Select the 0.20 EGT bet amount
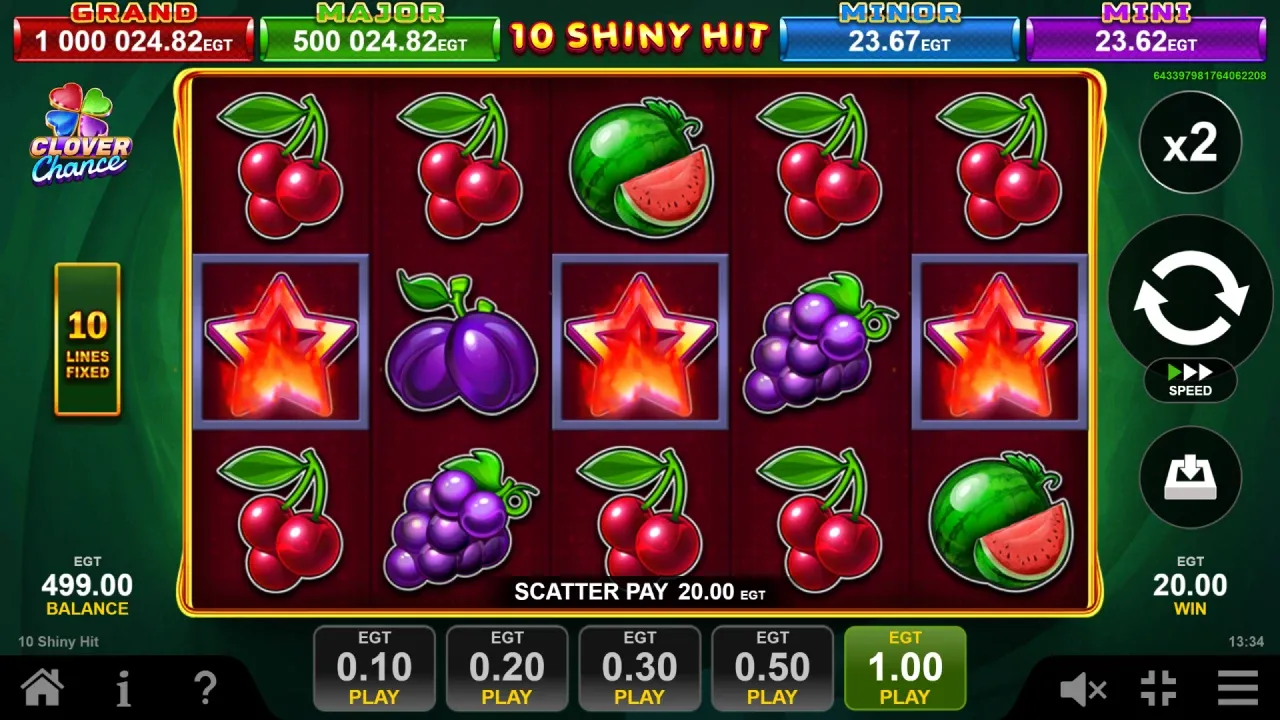The width and height of the screenshot is (1280, 720). 507,667
